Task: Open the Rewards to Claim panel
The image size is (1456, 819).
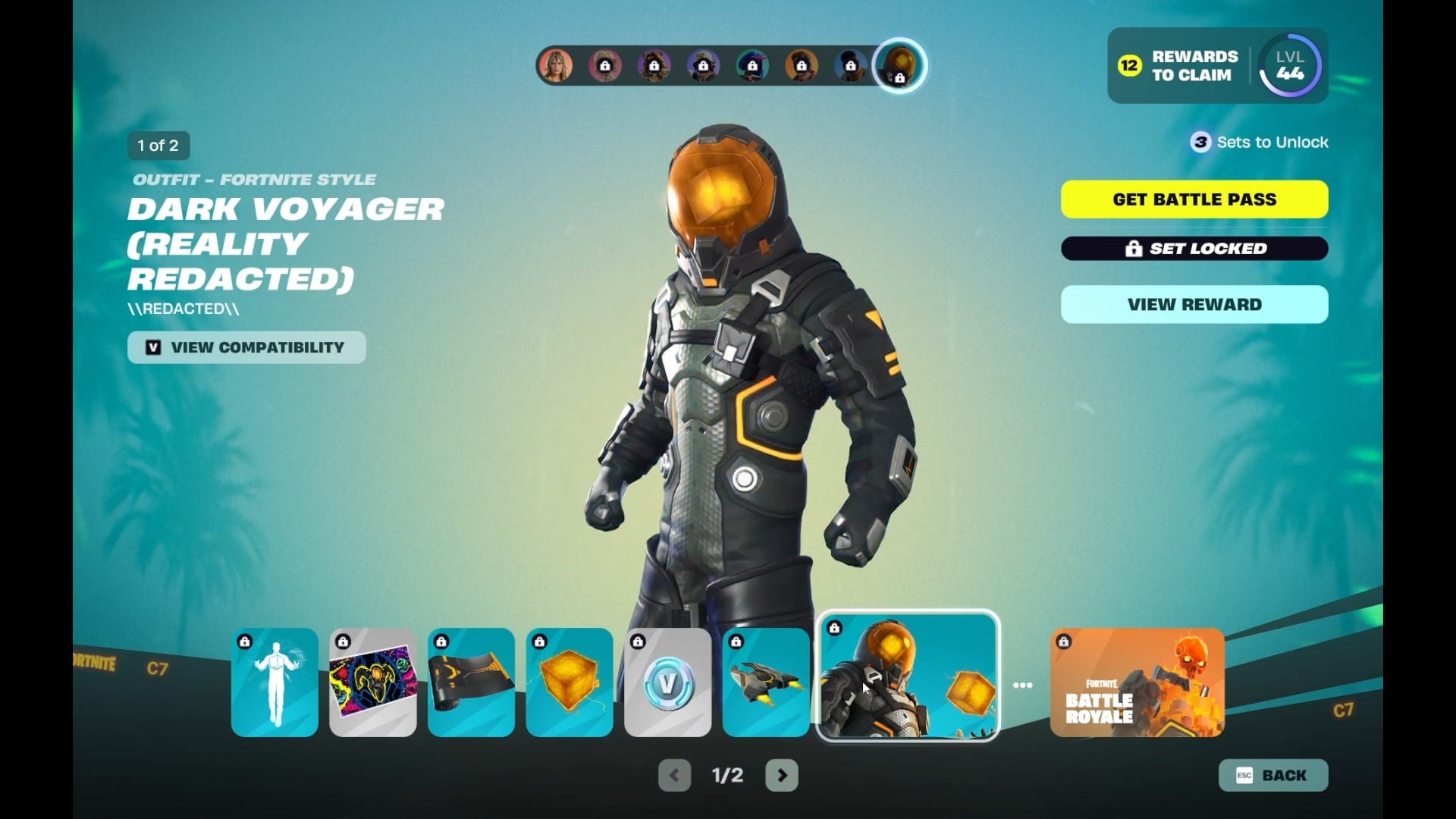Action: 1178,66
